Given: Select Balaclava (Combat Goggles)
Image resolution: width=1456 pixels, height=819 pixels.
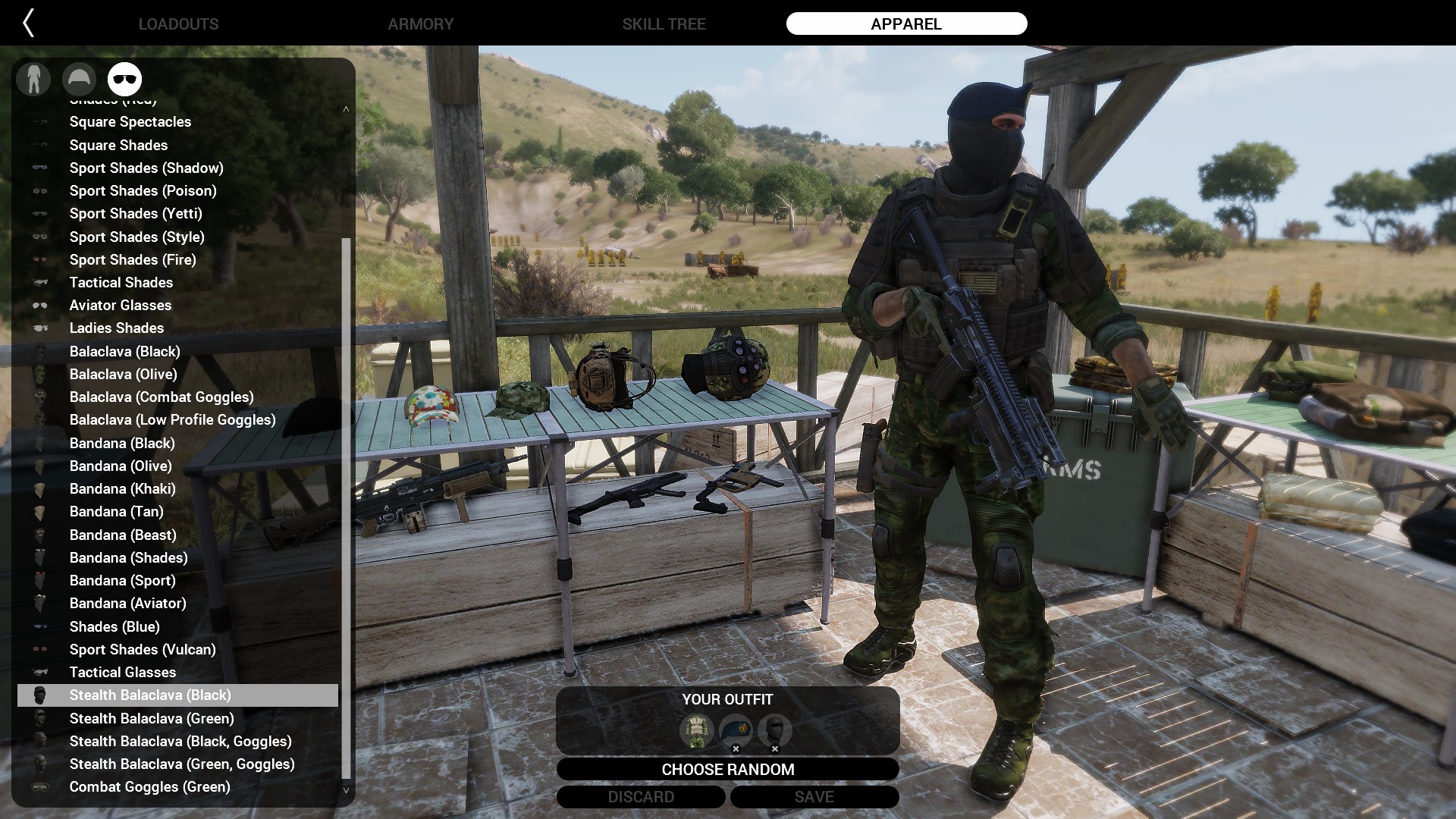Looking at the screenshot, I should (x=162, y=397).
